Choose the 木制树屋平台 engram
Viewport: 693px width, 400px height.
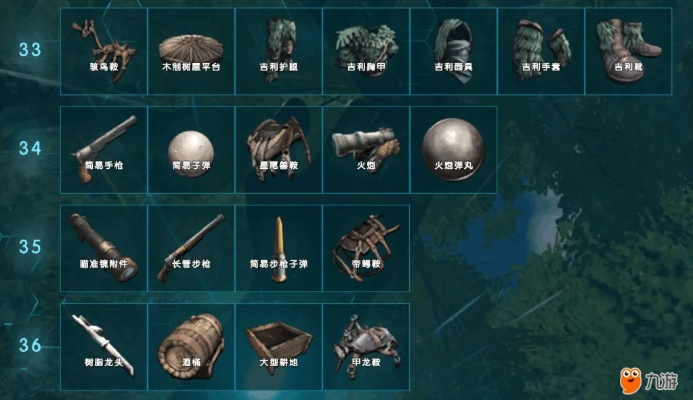coord(191,52)
